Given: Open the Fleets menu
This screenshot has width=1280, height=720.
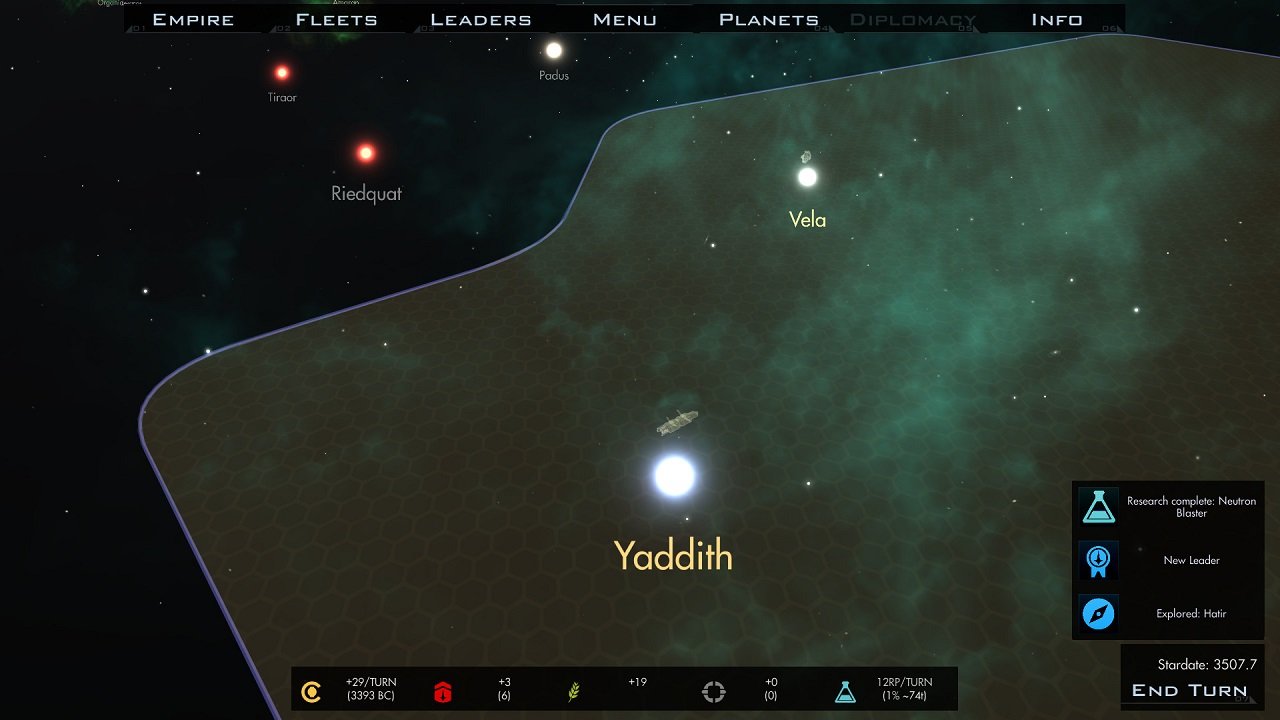Looking at the screenshot, I should (336, 19).
